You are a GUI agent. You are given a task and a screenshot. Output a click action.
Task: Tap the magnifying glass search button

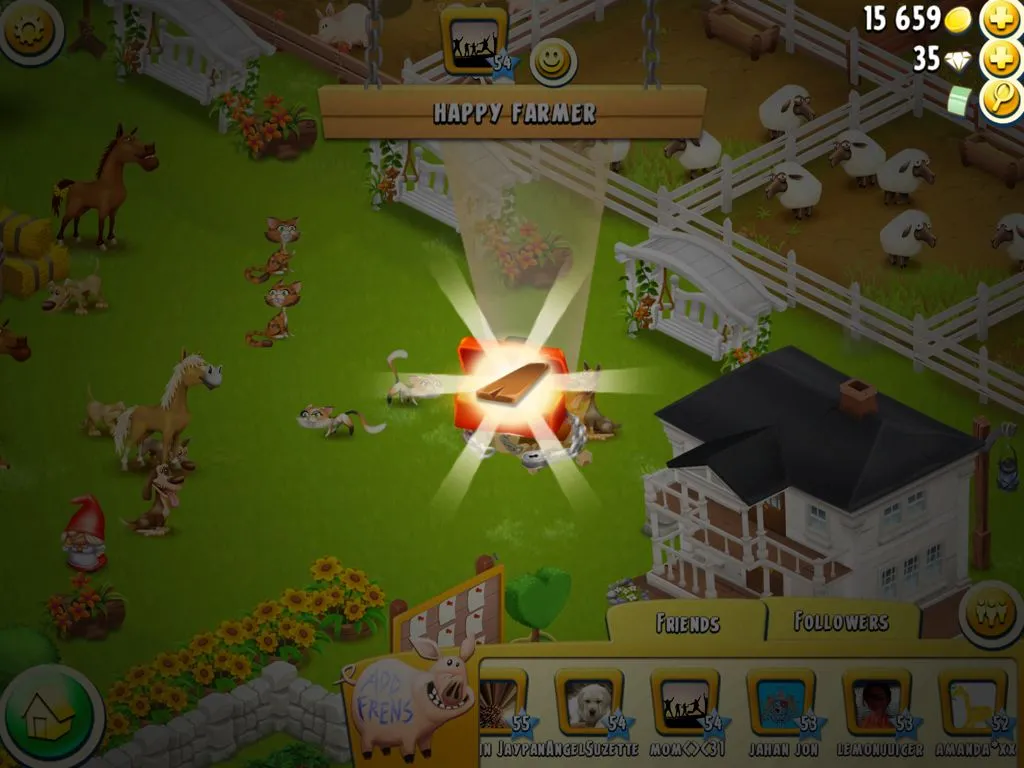tap(1000, 99)
